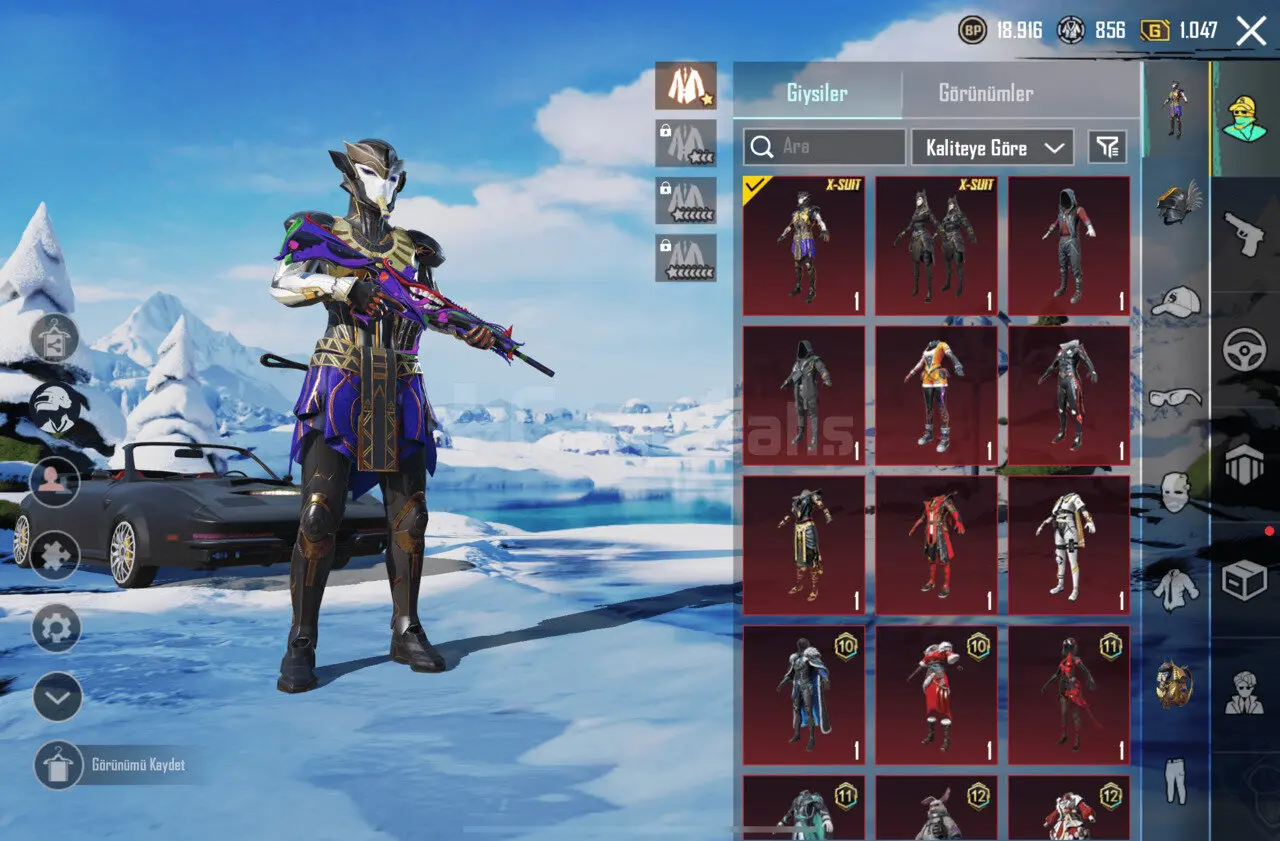This screenshot has height=841, width=1280.
Task: Show the face mask category
Action: click(1176, 493)
